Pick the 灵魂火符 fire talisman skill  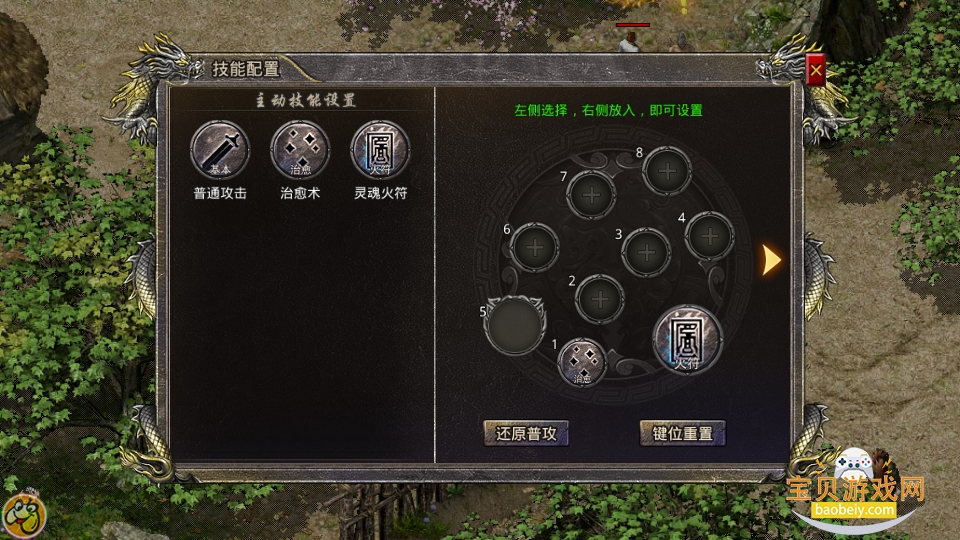tap(380, 150)
